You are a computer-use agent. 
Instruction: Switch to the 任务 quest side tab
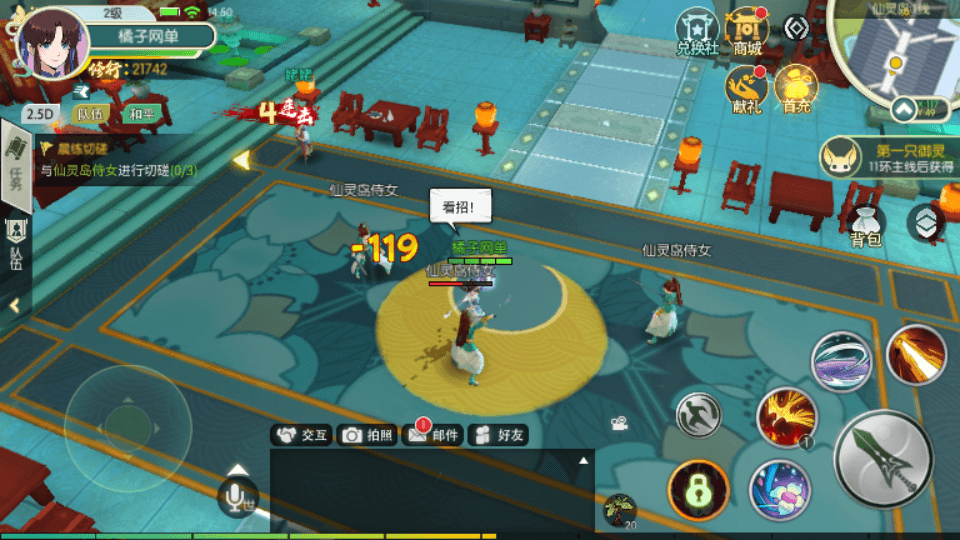(15, 165)
